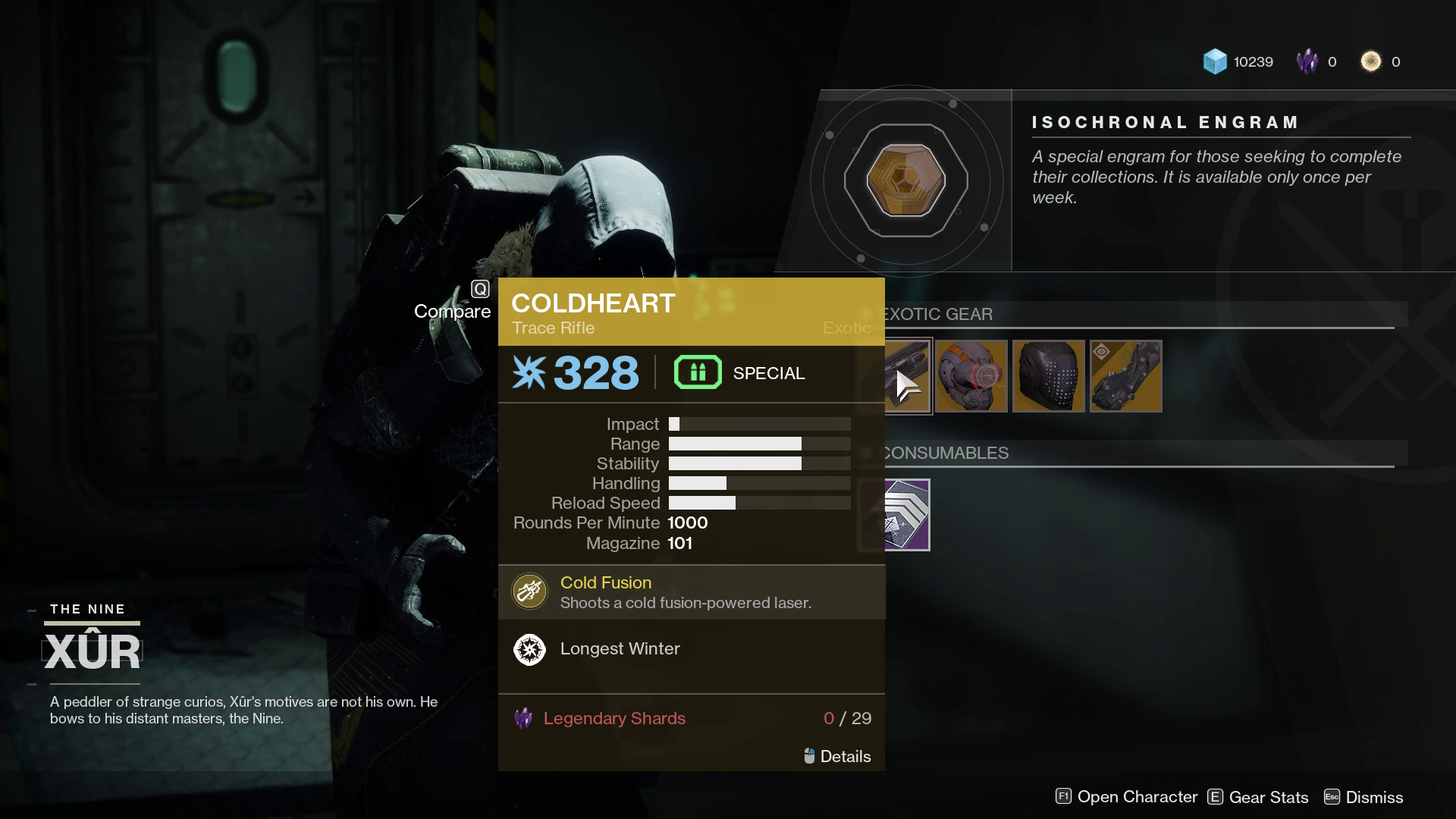Viewport: 1456px width, 819px height.
Task: Select the exotic gauntlets item
Action: tap(1125, 376)
